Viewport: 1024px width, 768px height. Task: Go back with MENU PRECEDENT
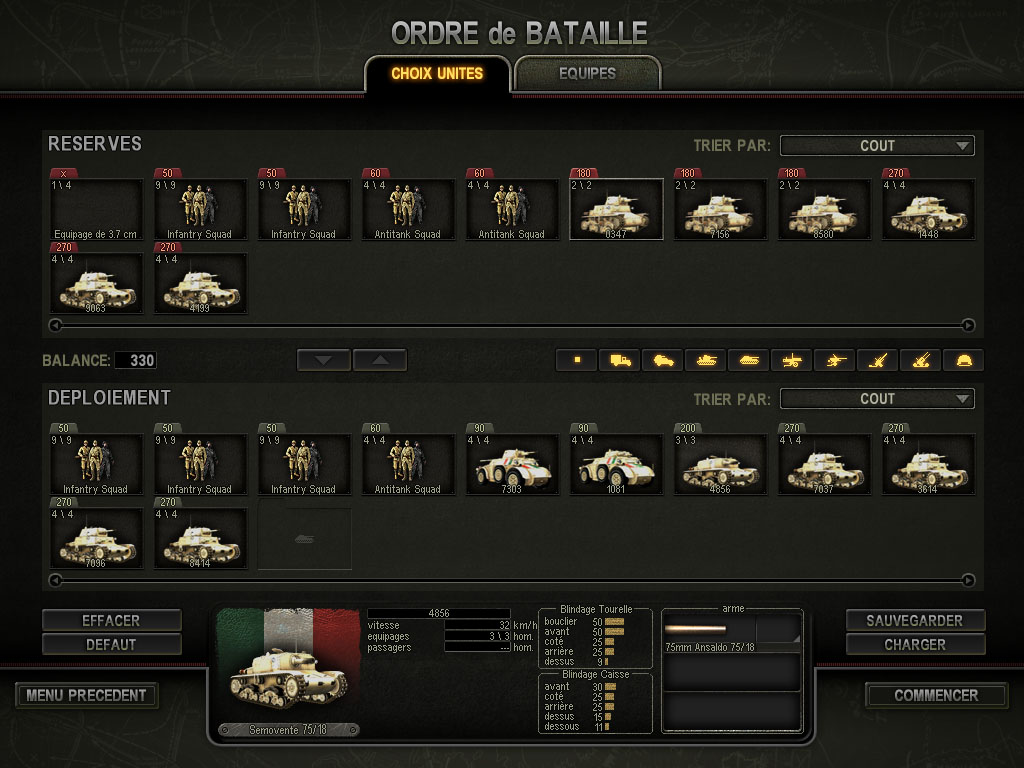point(87,695)
